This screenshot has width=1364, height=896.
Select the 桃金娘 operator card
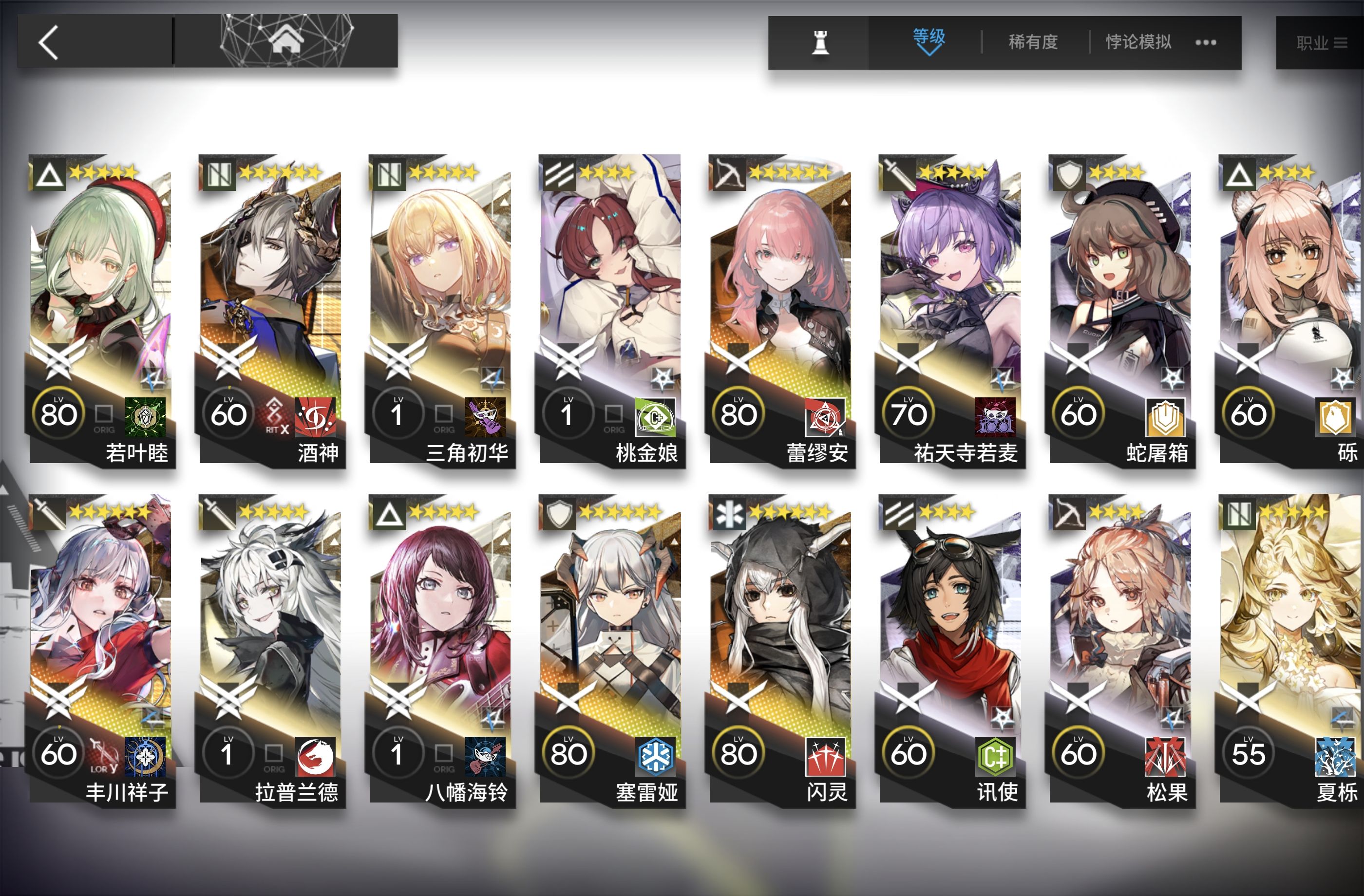(x=611, y=309)
